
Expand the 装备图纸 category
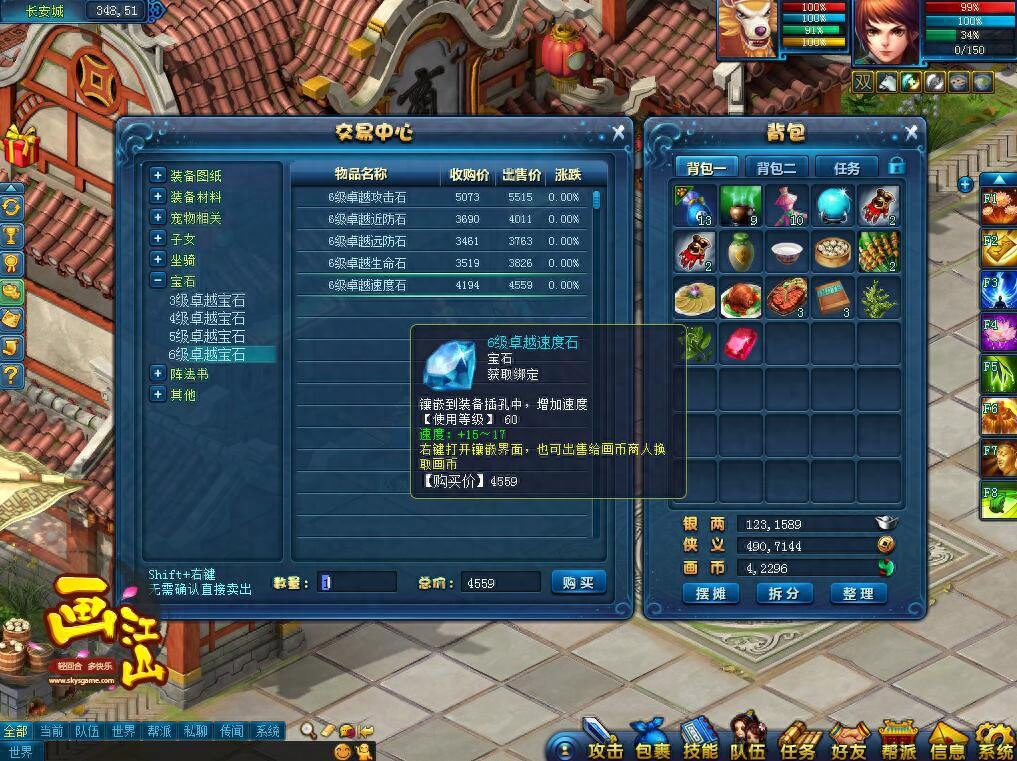point(157,175)
